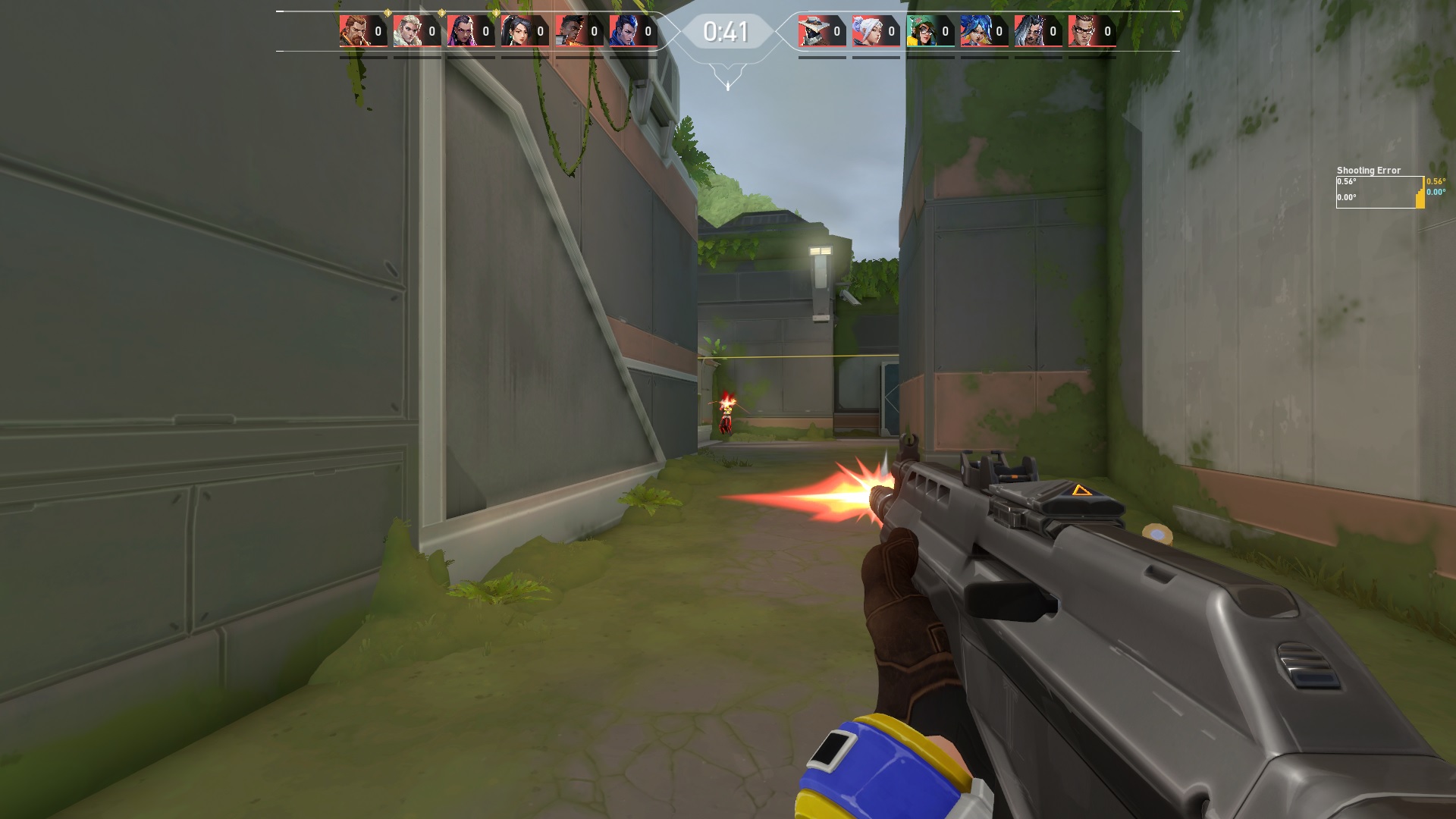Select the Breach agent portrait
This screenshot has width=1456, height=819.
[353, 32]
